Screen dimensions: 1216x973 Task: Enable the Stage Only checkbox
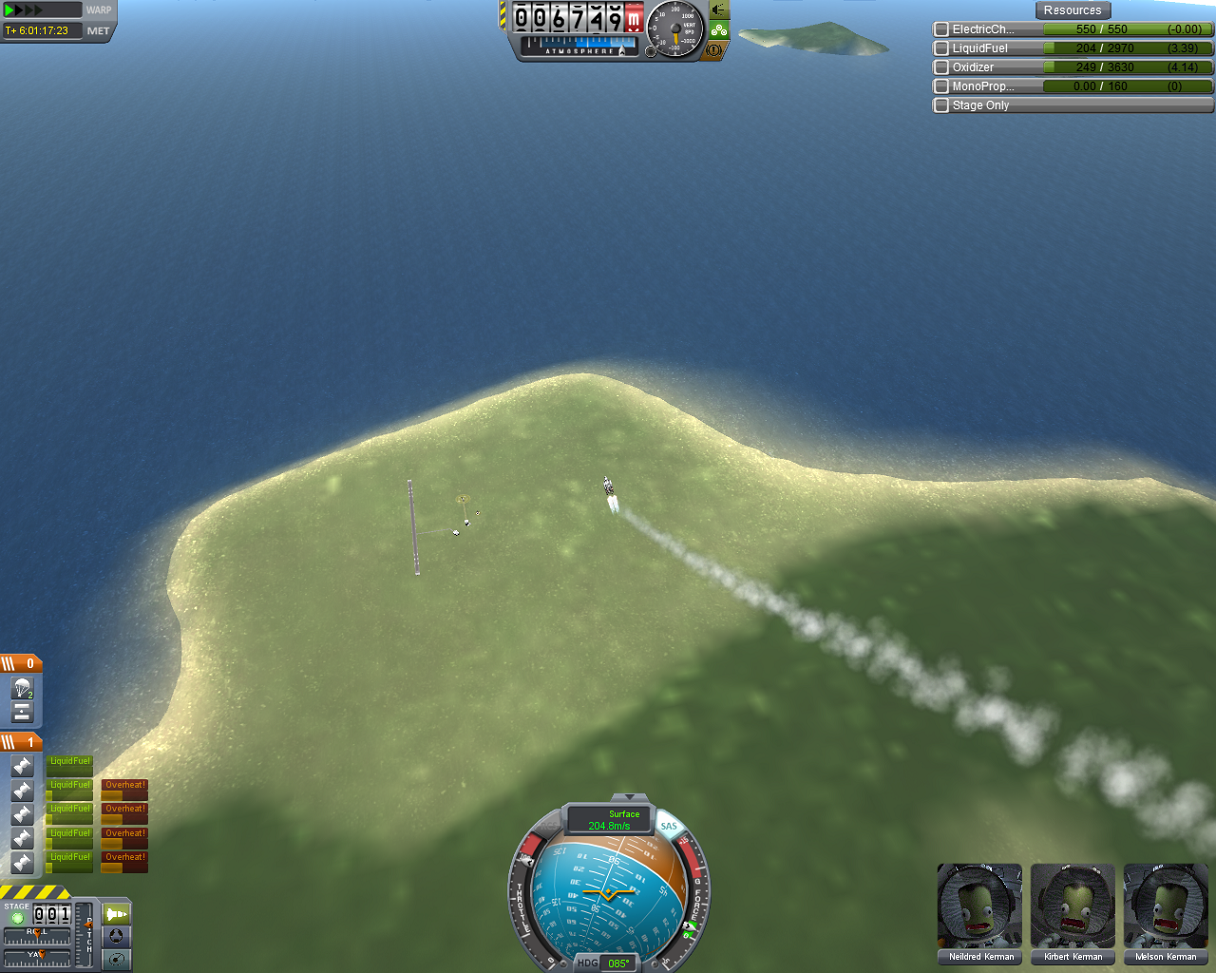(941, 105)
